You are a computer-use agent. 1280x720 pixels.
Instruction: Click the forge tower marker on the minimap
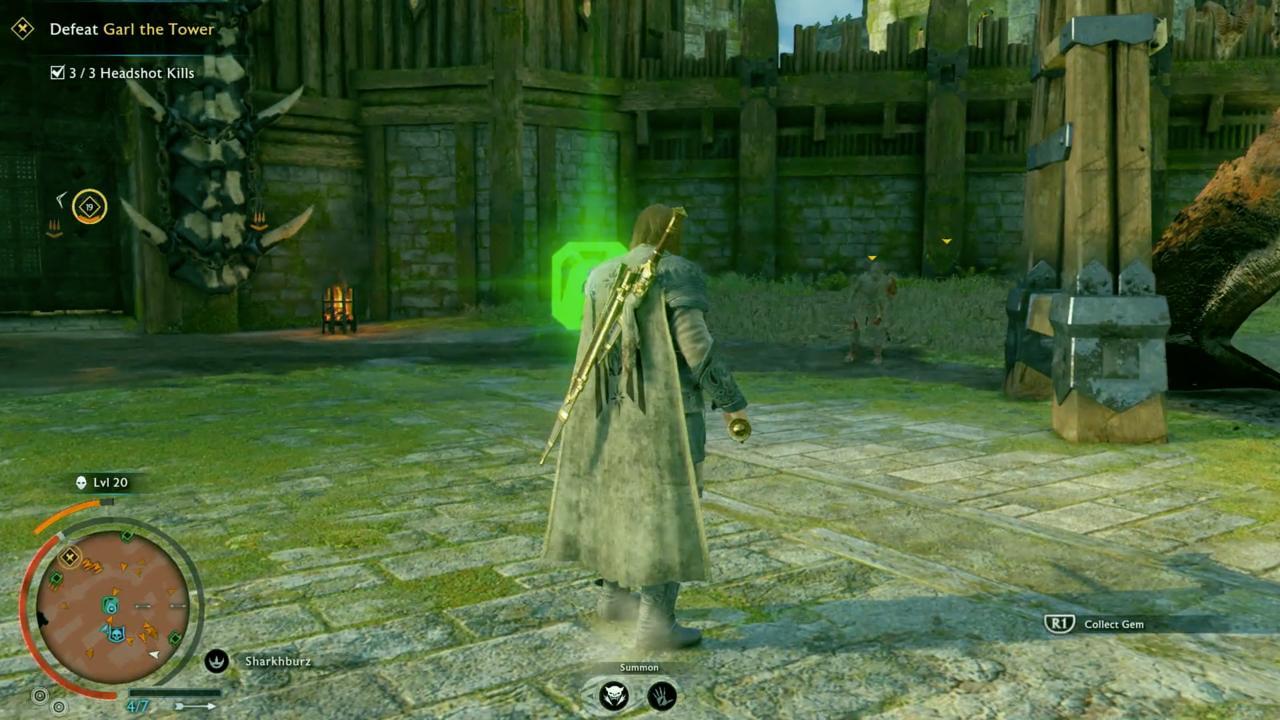[x=68, y=555]
